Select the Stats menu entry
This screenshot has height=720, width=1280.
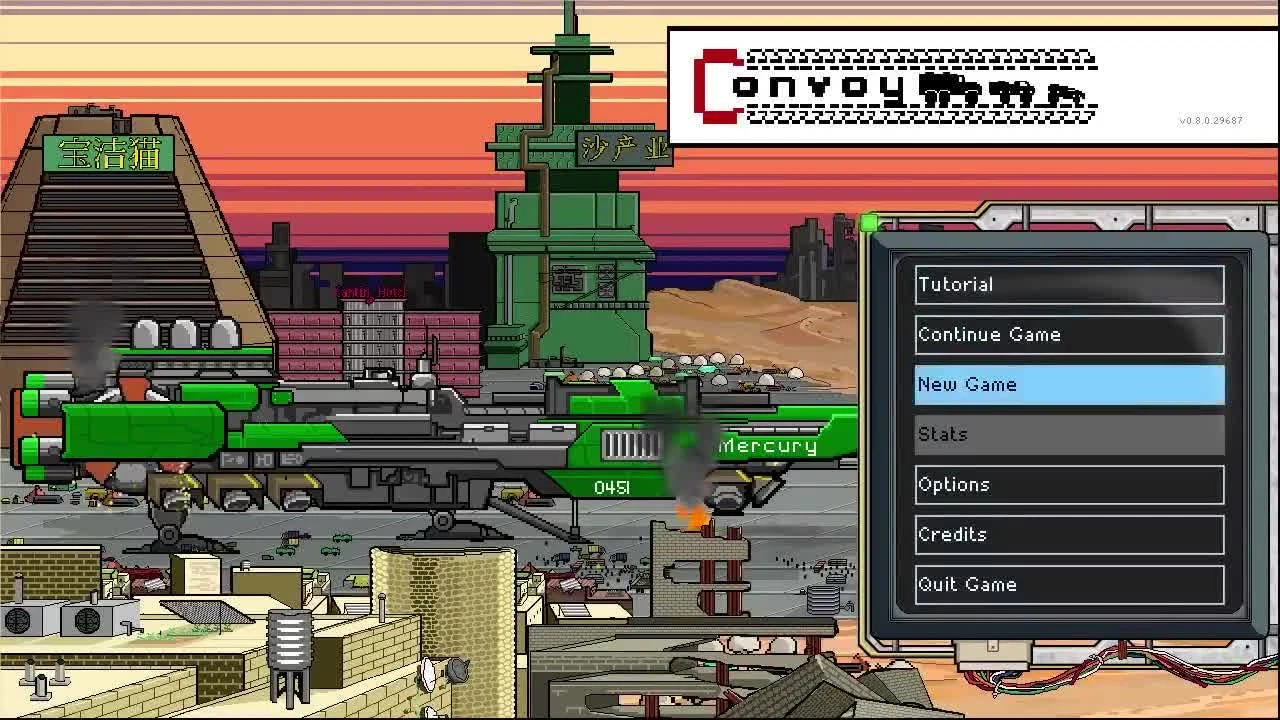[x=1068, y=434]
